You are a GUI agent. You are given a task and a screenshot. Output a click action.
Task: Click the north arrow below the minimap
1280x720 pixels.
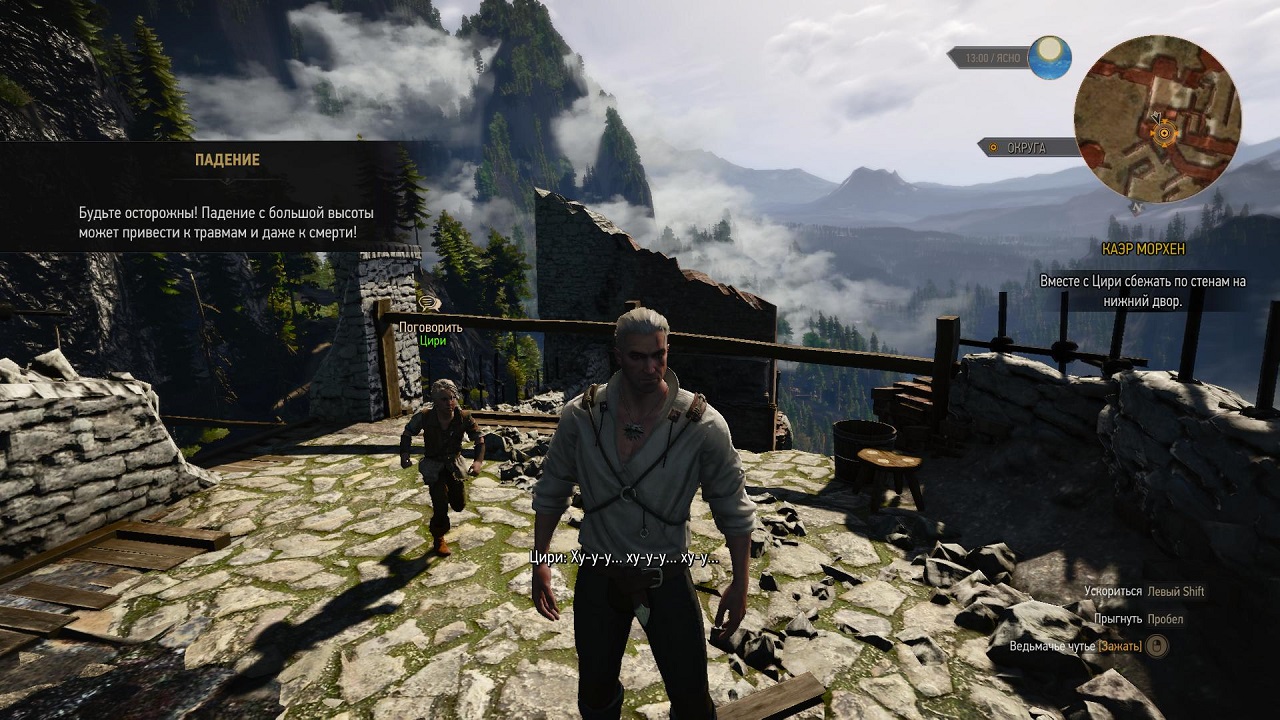[1135, 205]
